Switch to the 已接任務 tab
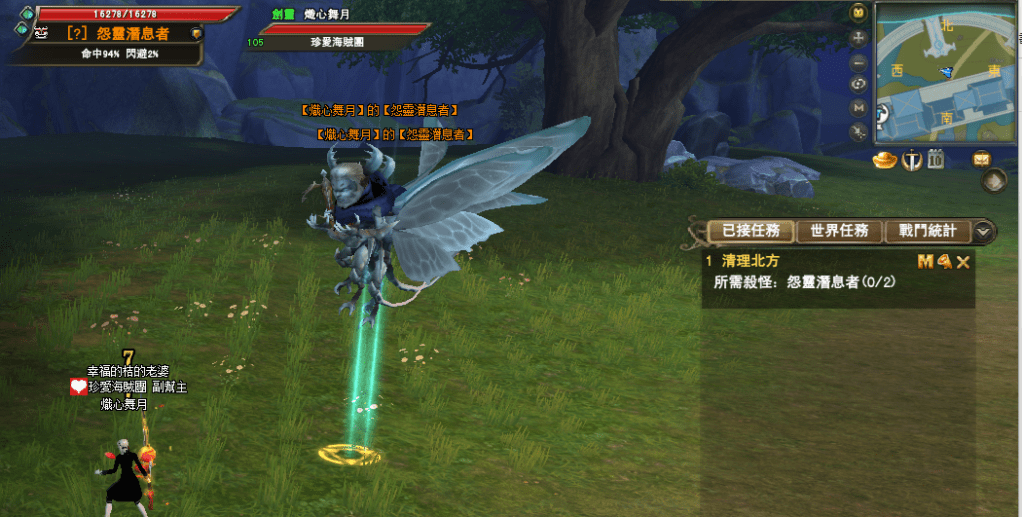 pos(750,231)
